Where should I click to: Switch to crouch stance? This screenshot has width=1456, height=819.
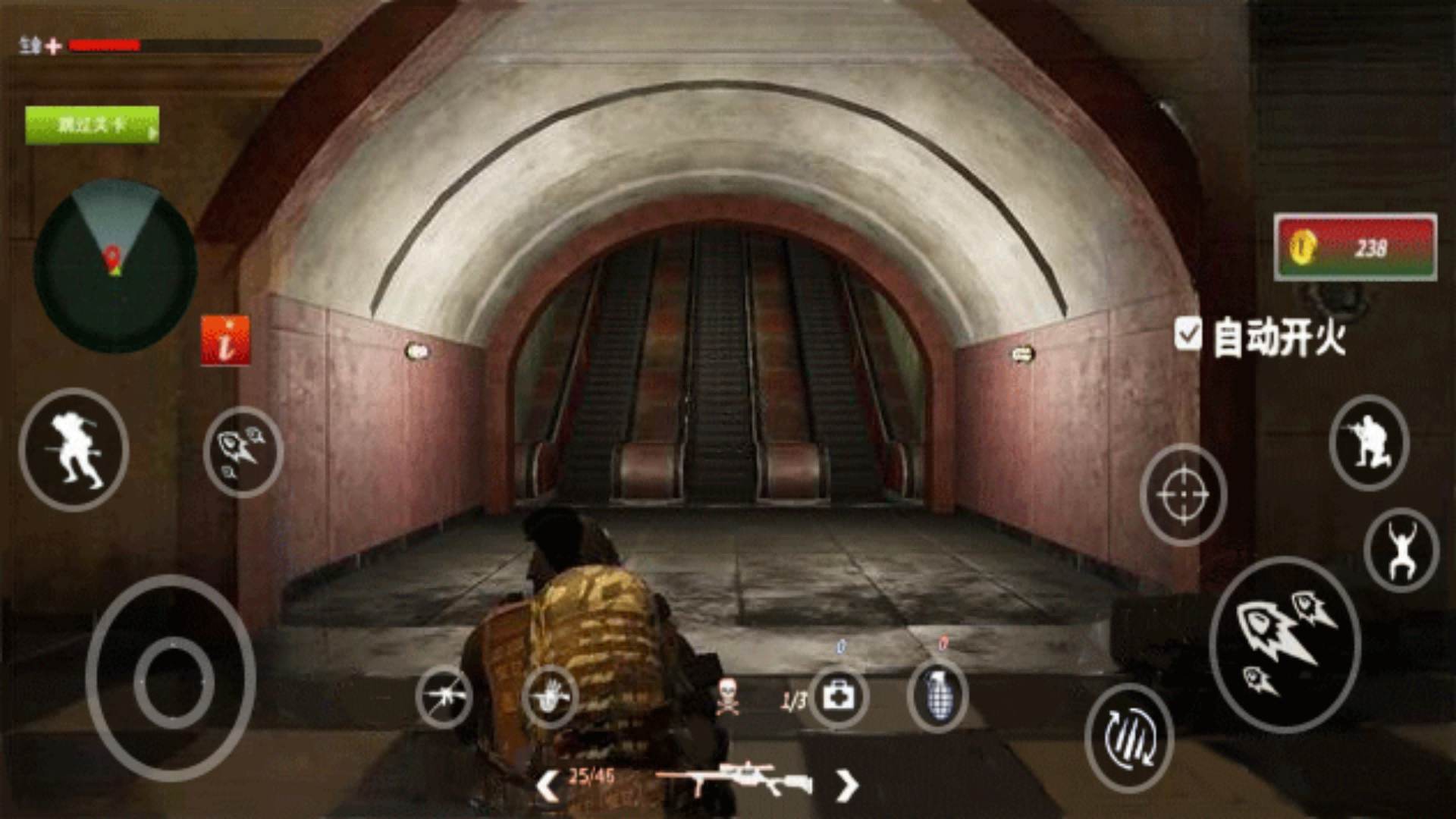[1369, 443]
